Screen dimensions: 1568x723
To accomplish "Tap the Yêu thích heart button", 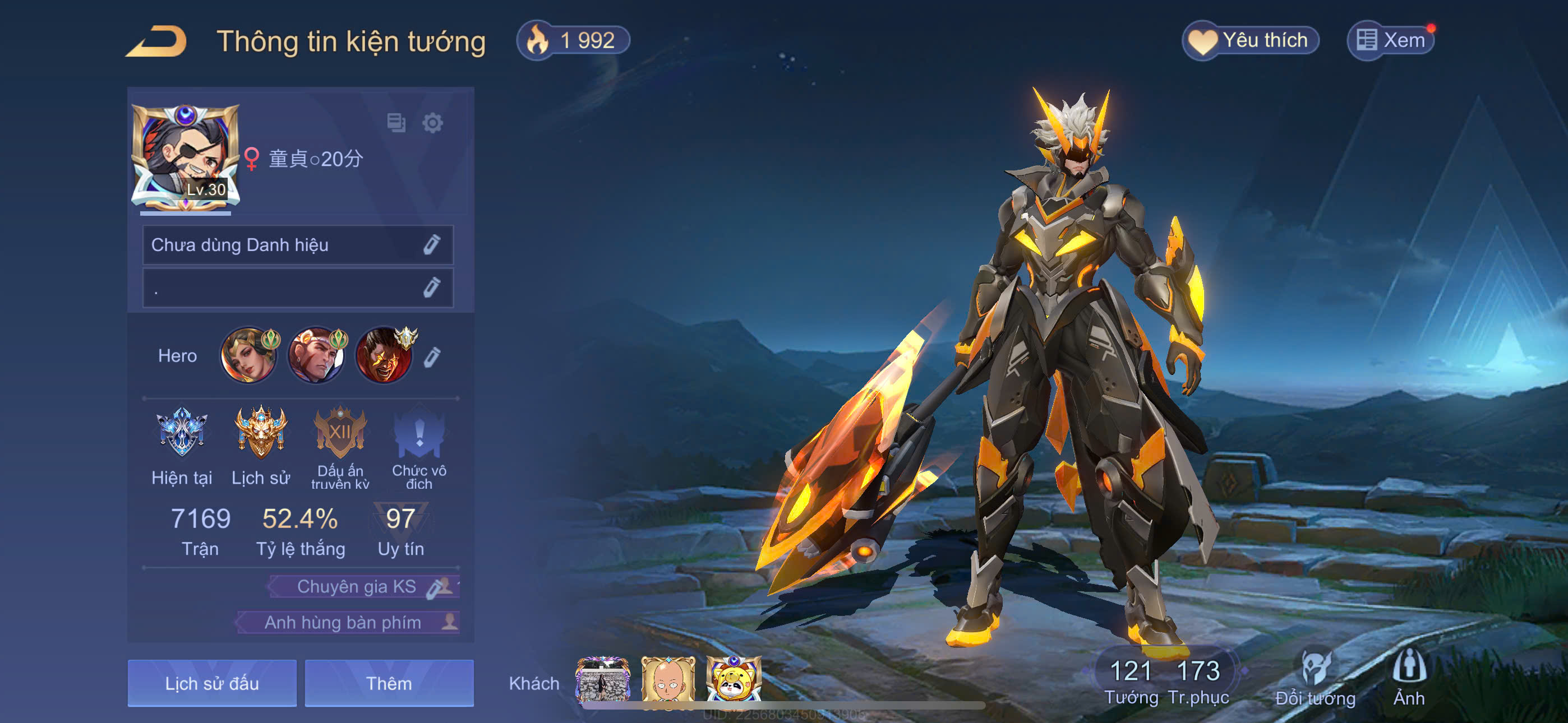I will coord(1250,41).
